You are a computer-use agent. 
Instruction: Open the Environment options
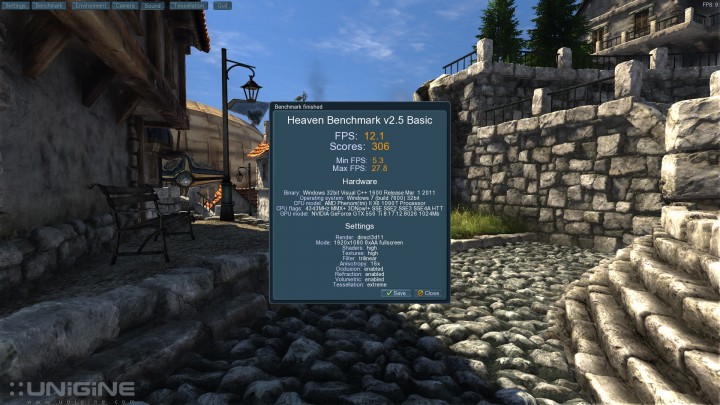(x=91, y=5)
